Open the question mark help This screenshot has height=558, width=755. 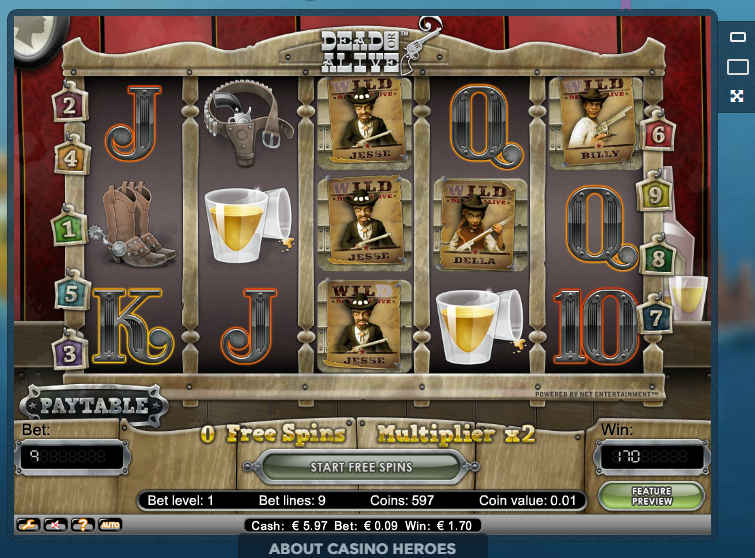[84, 524]
